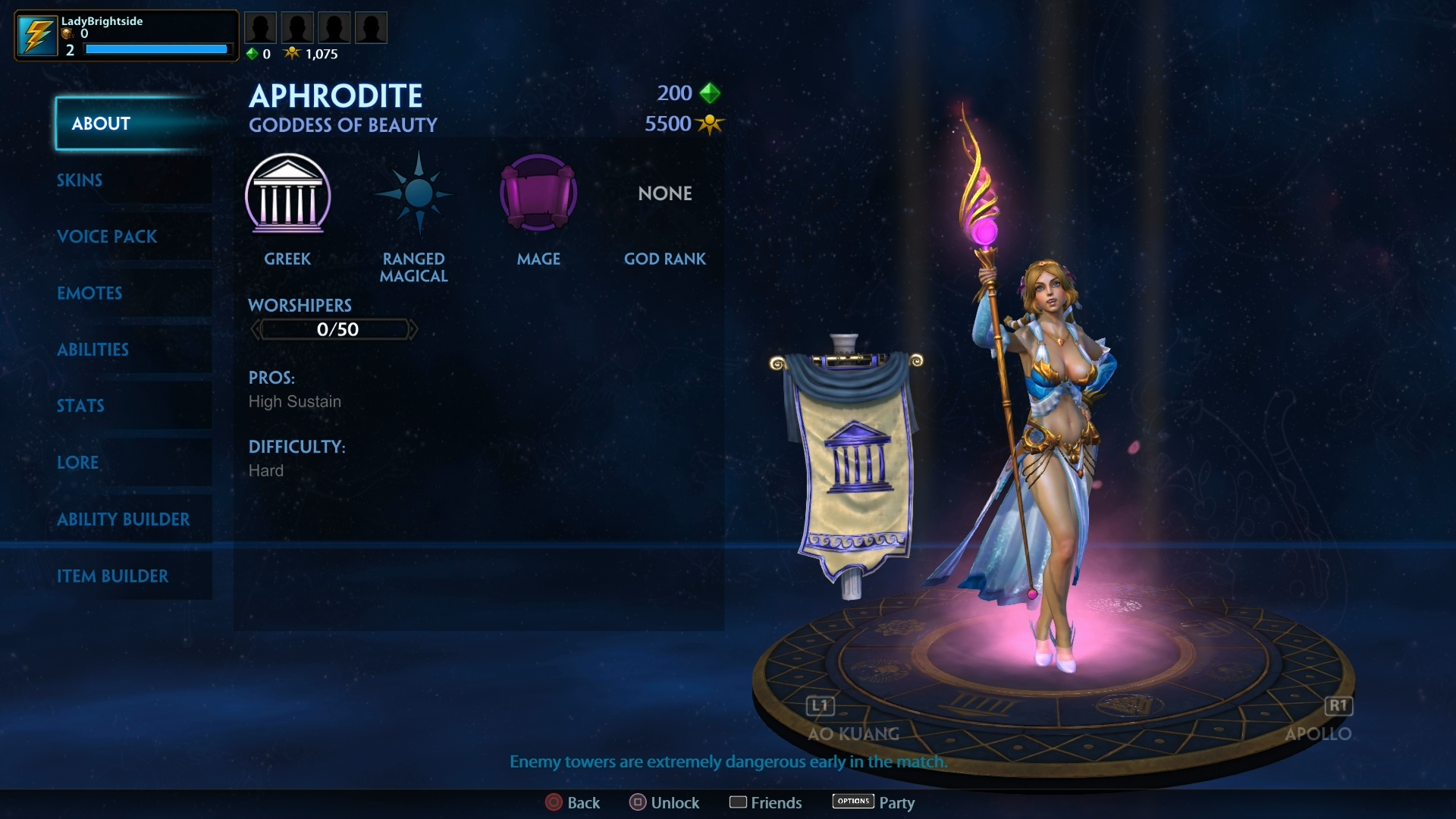
Task: Click the left arrow on Worshipers bar
Action: click(256, 328)
